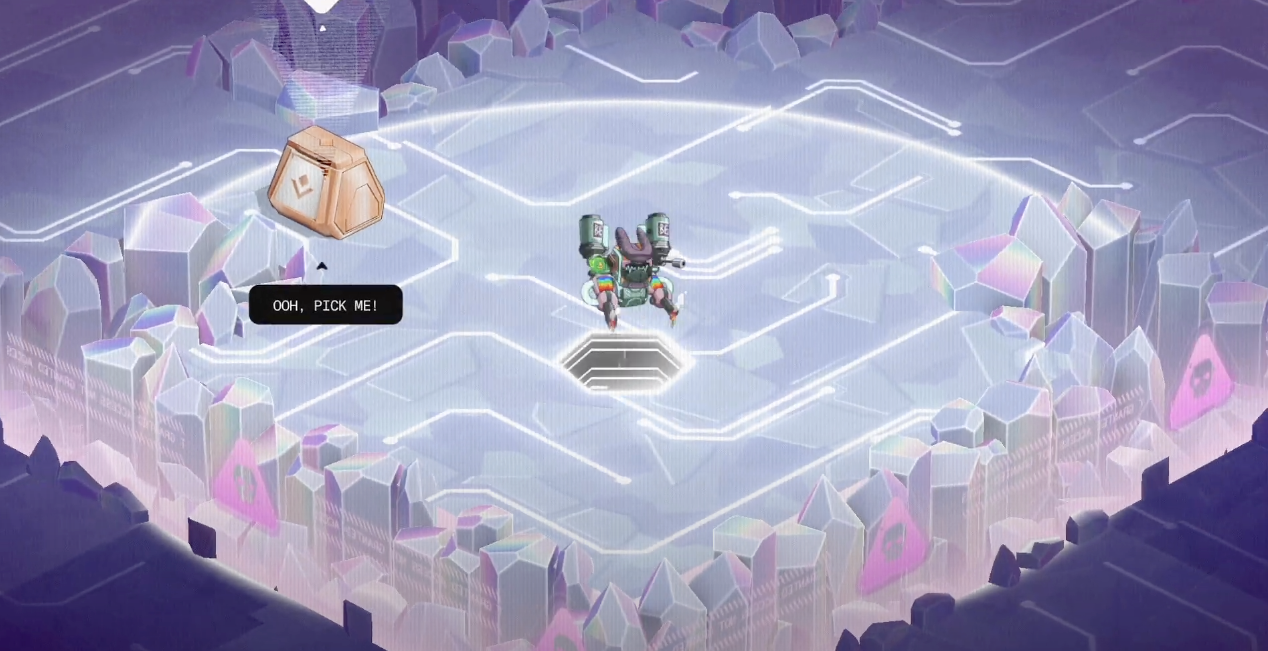Screen dimensions: 1268x651
Task: Pick the copper crate saying "Ooh, pick me!"
Action: click(x=325, y=186)
